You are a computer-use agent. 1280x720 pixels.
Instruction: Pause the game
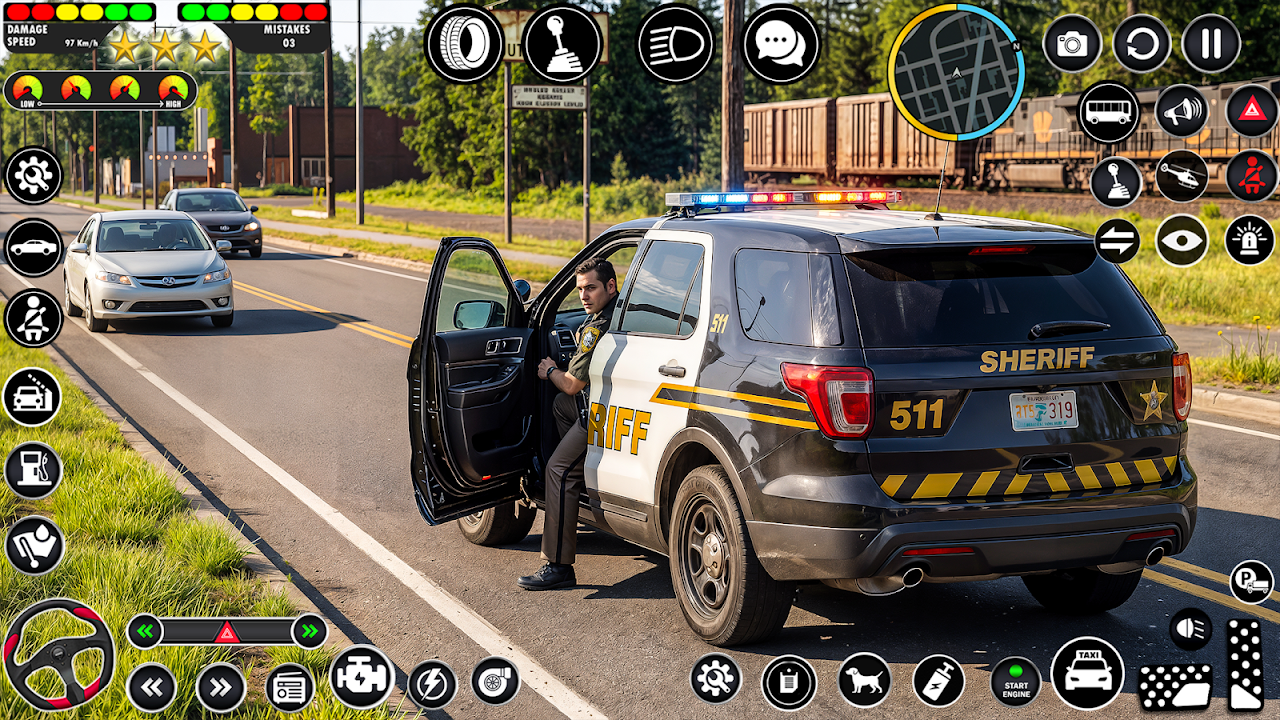[1211, 43]
